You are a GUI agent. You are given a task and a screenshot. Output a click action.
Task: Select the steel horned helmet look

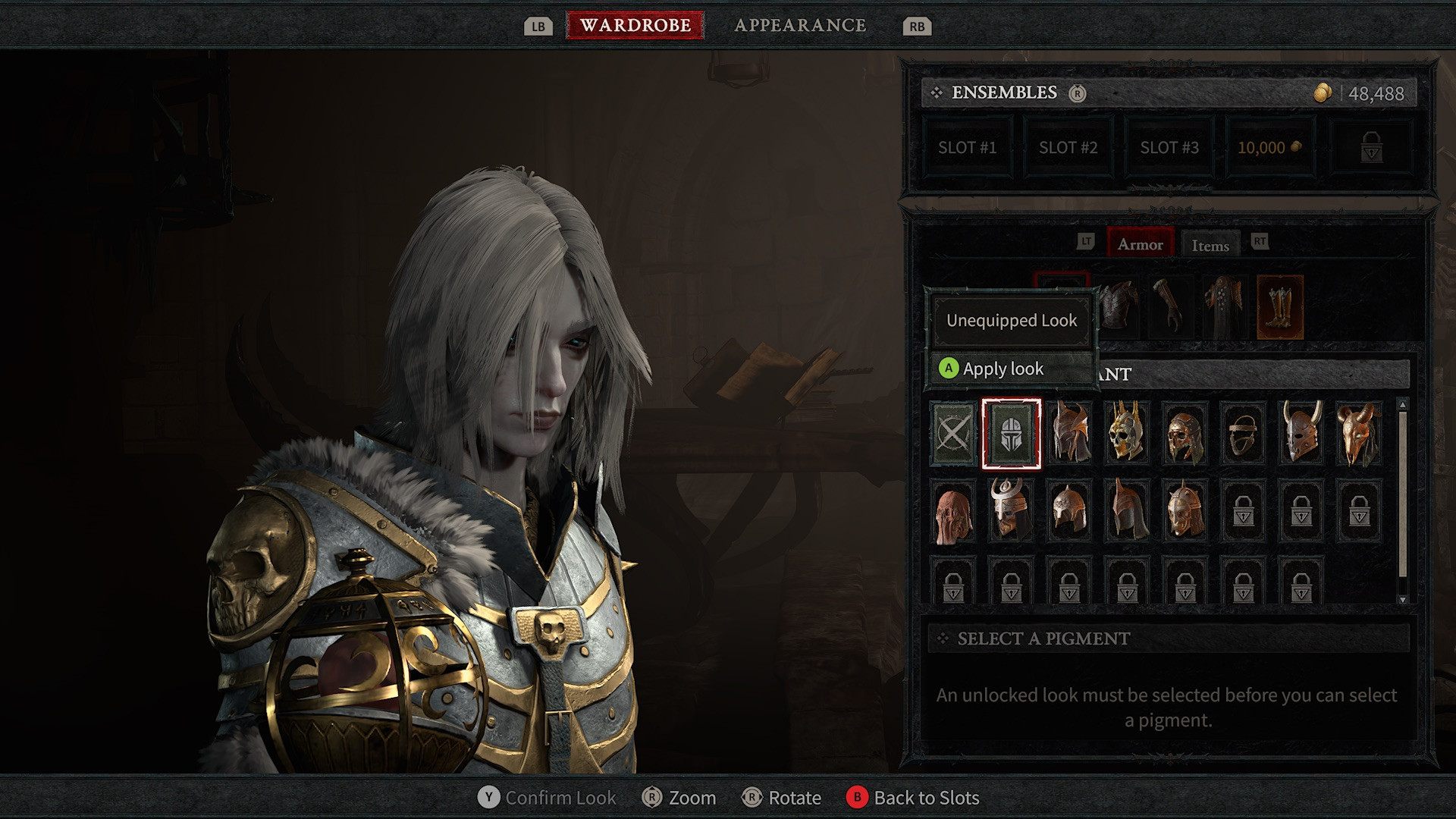pos(1301,434)
